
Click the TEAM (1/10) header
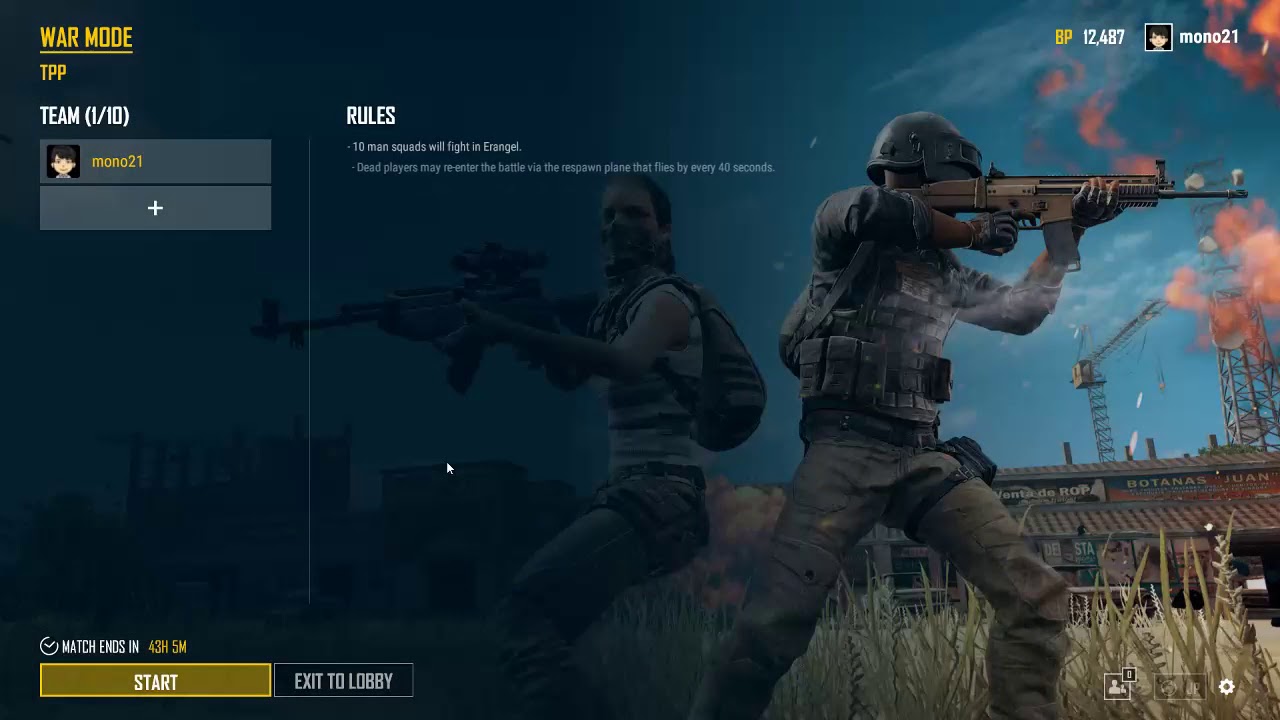84,116
